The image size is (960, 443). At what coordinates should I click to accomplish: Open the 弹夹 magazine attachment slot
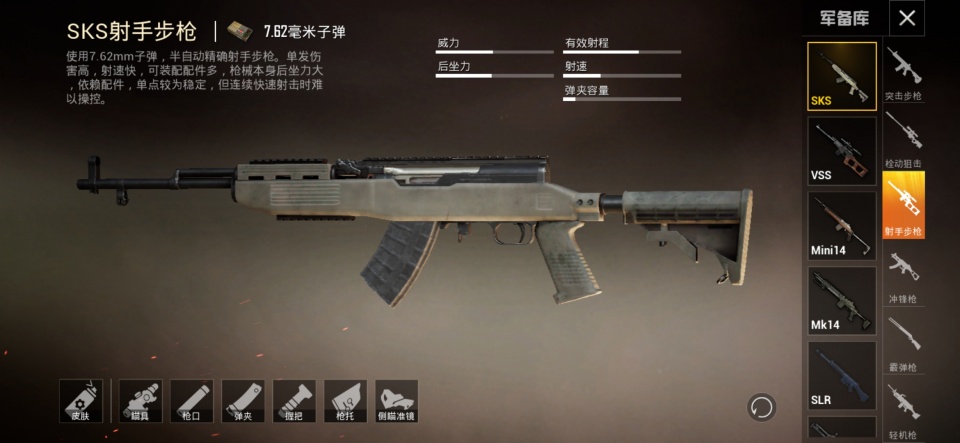(x=242, y=401)
